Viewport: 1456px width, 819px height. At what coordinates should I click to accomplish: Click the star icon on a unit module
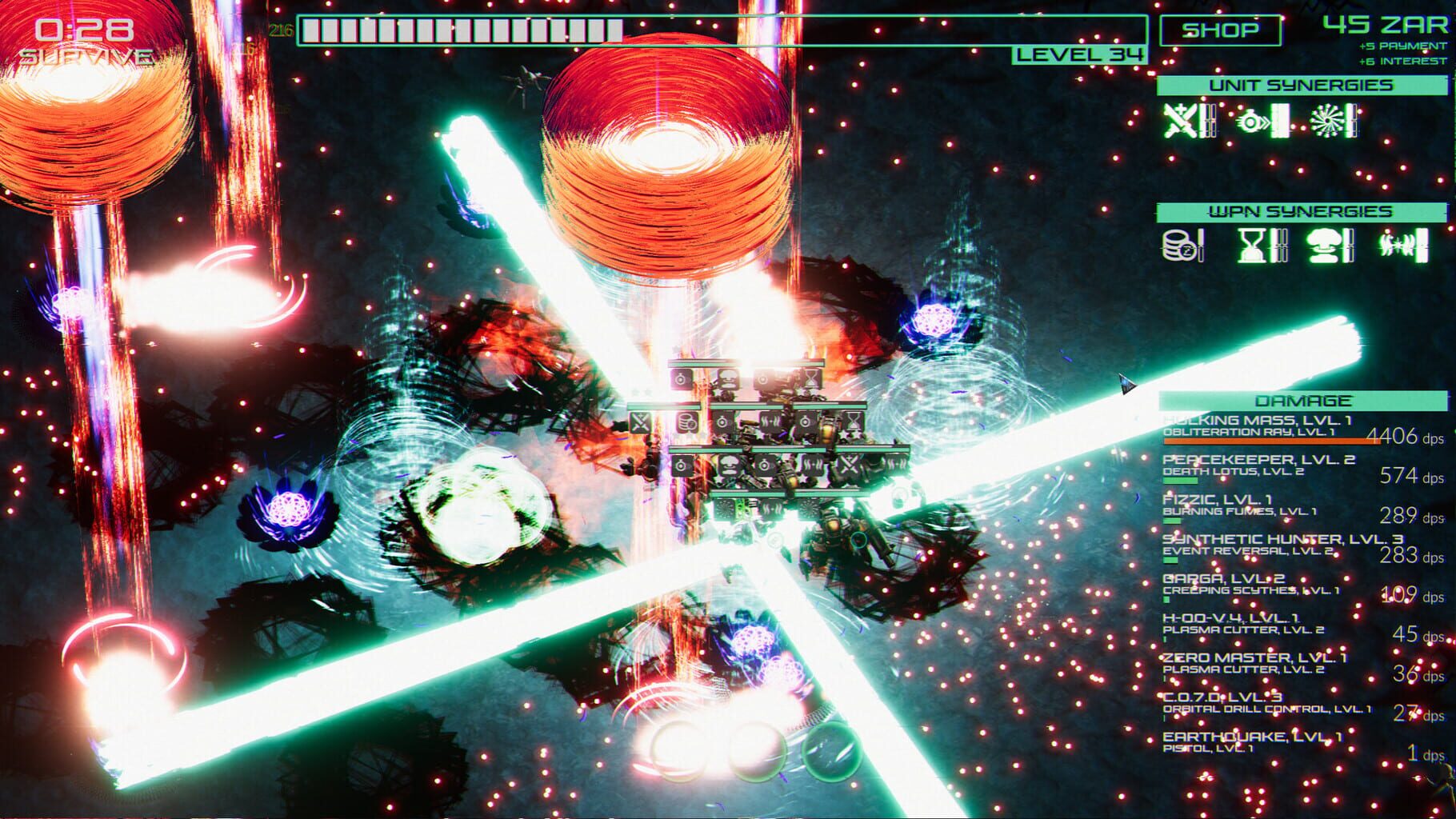(x=846, y=433)
